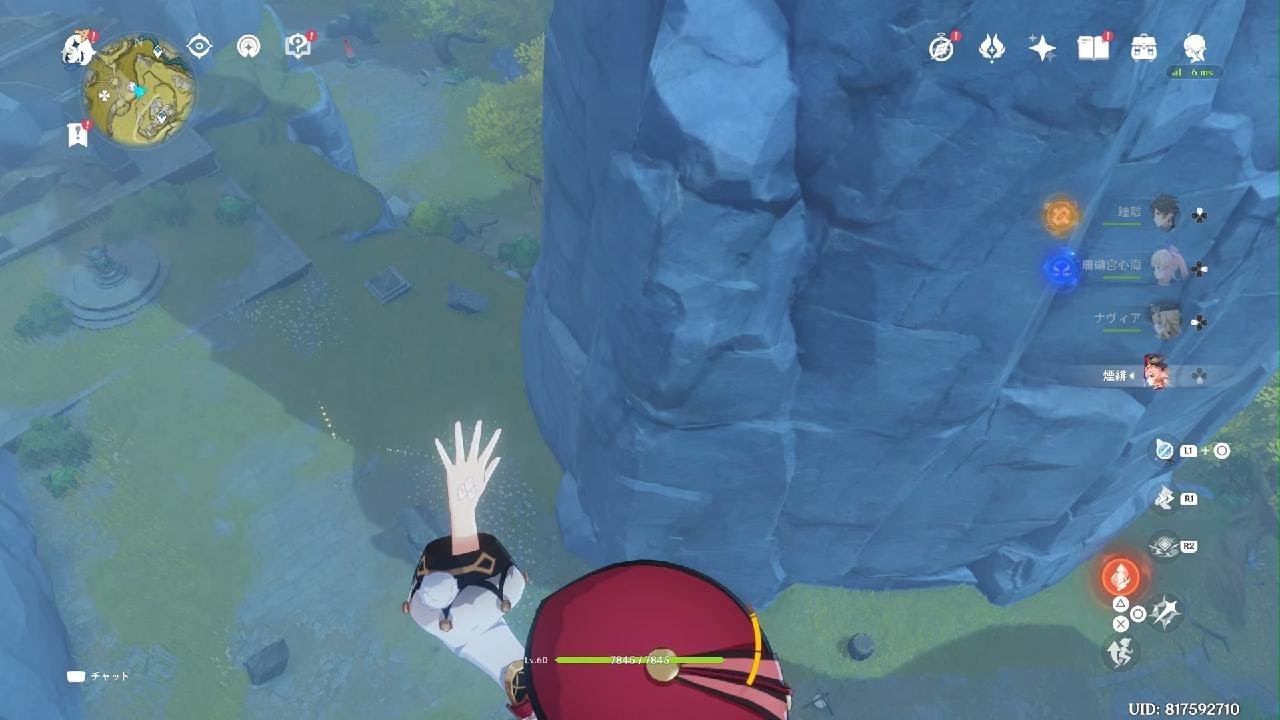The width and height of the screenshot is (1280, 720).
Task: Activate the glowing red elemental burst icon
Action: coord(1120,577)
